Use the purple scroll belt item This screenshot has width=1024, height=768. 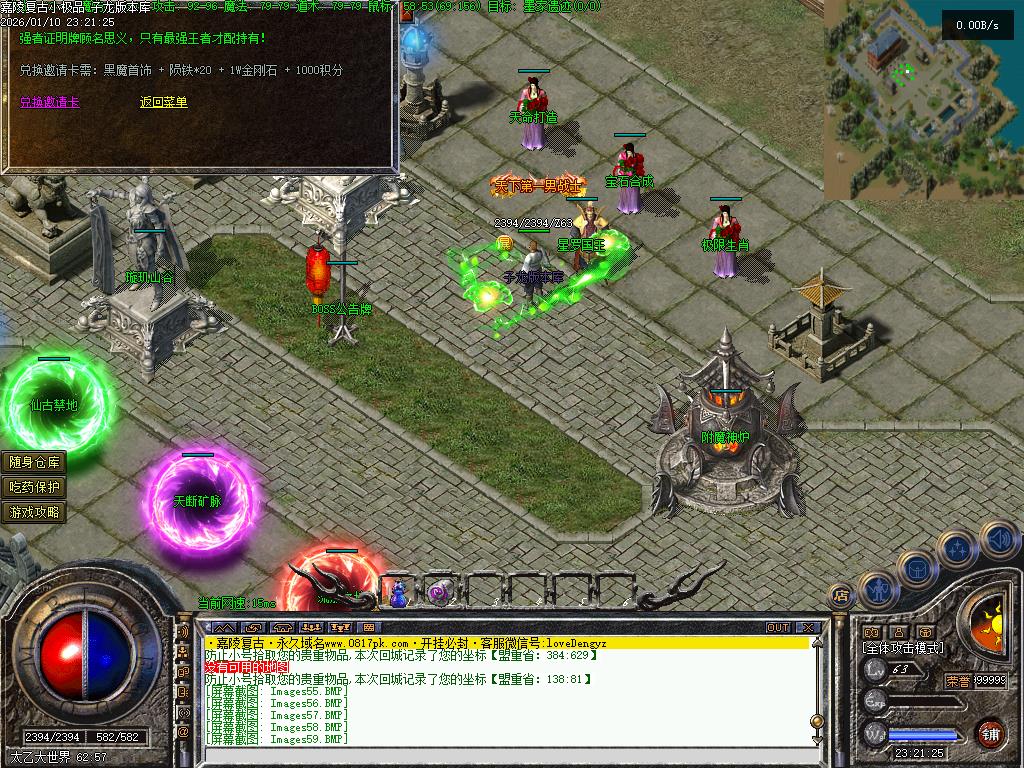click(x=437, y=594)
